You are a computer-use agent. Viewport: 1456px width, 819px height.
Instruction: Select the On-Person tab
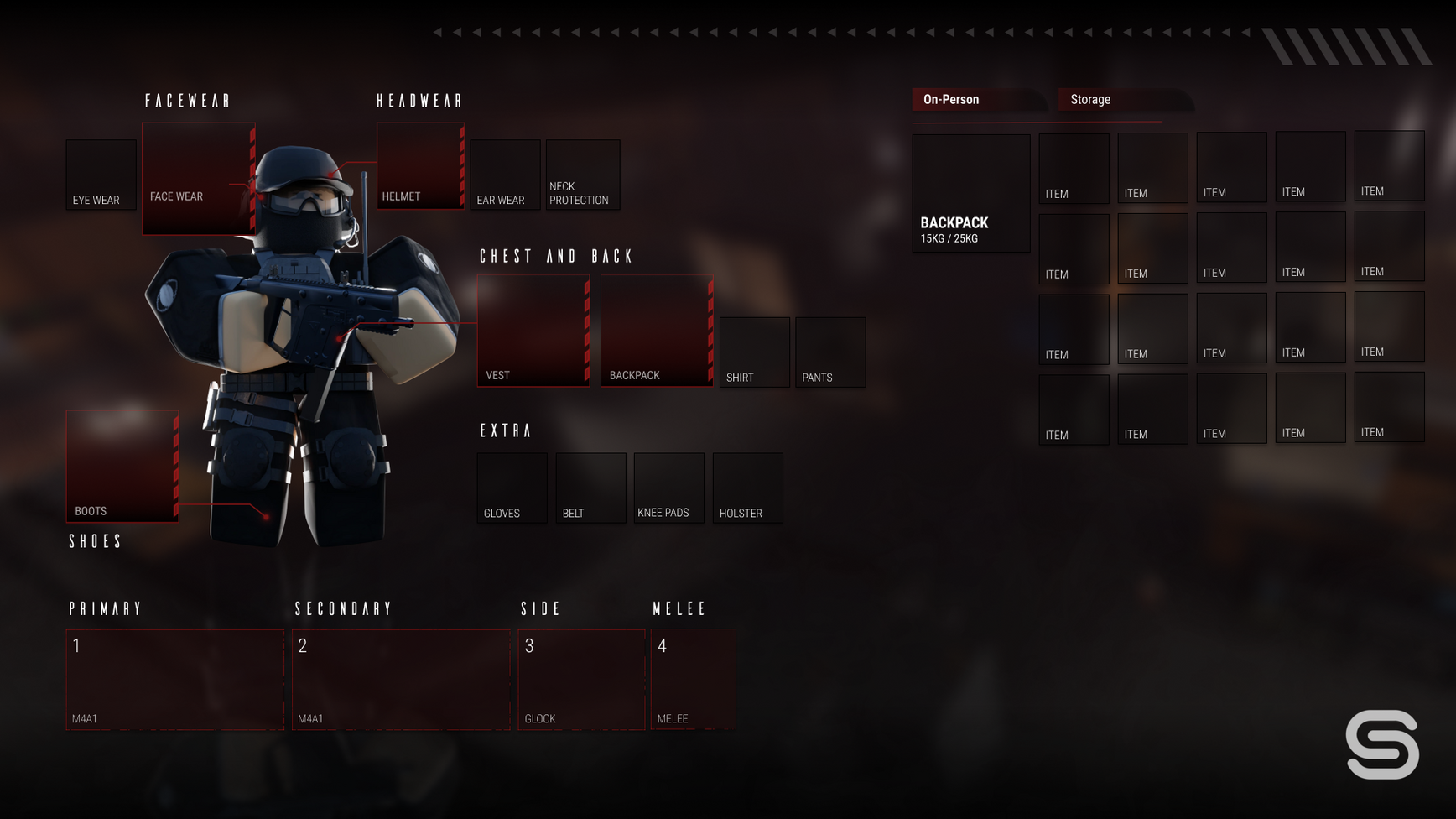pos(977,100)
